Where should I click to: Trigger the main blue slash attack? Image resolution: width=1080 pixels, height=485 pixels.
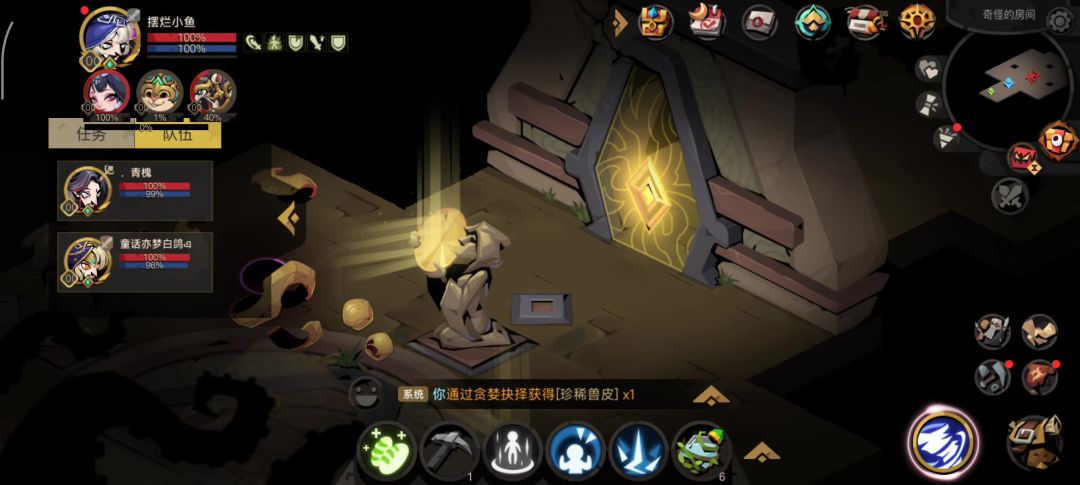[942, 441]
